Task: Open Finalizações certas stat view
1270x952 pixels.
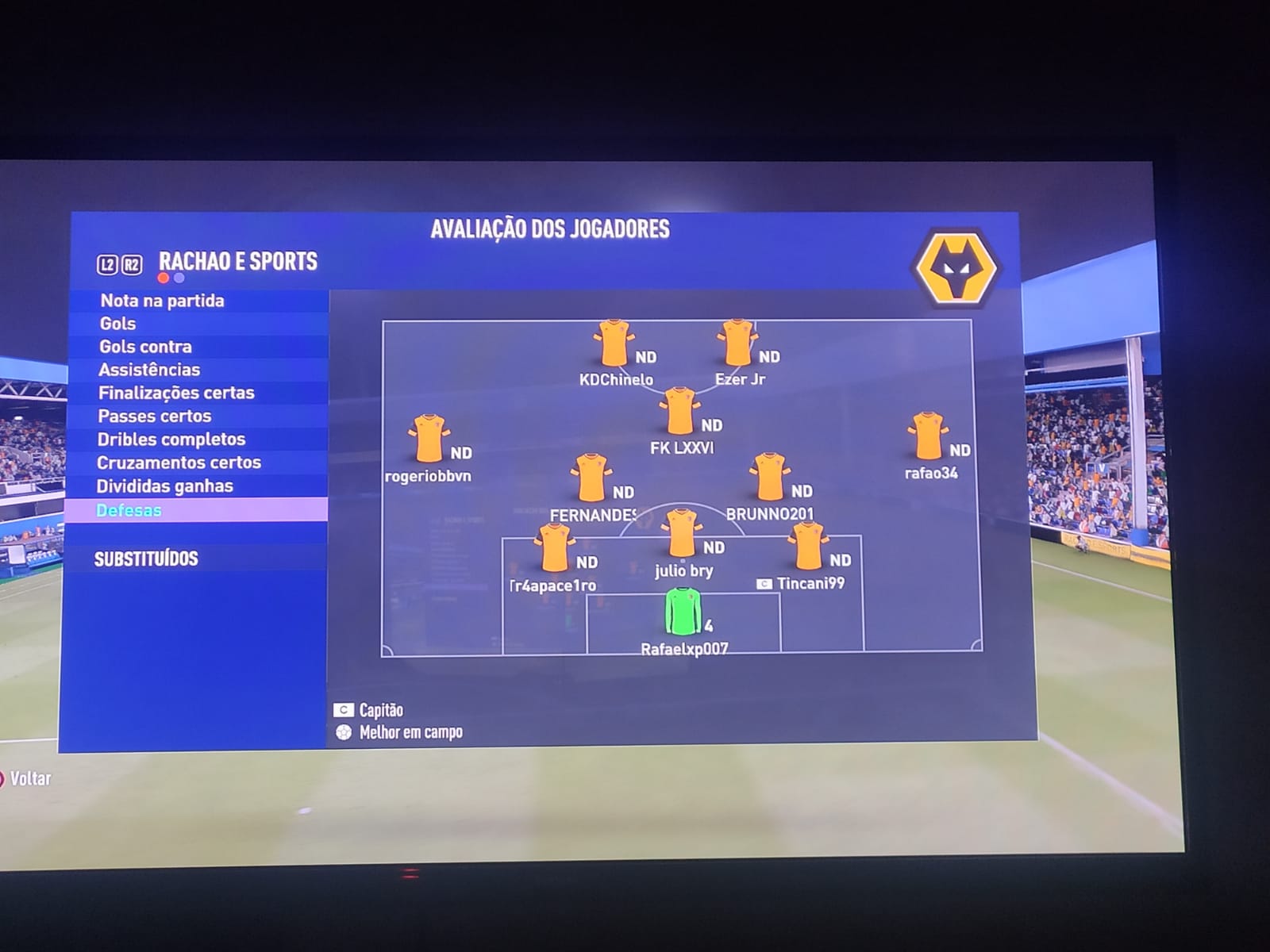Action: 176,393
